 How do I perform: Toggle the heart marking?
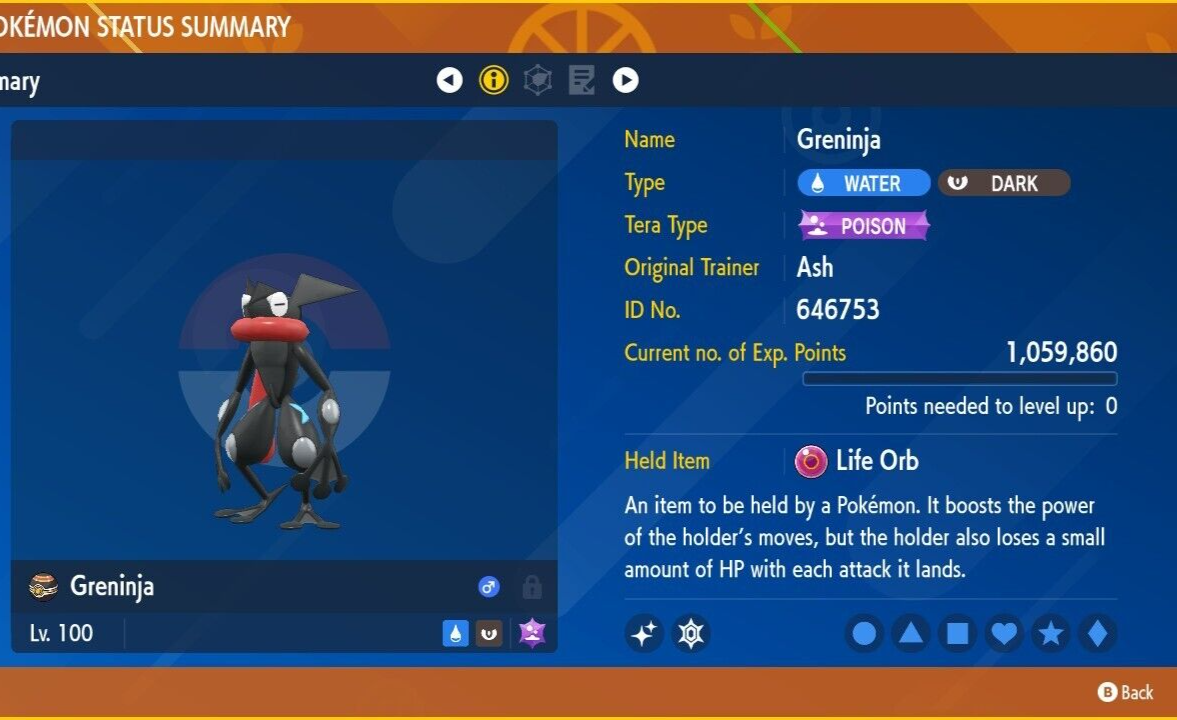coord(1004,633)
